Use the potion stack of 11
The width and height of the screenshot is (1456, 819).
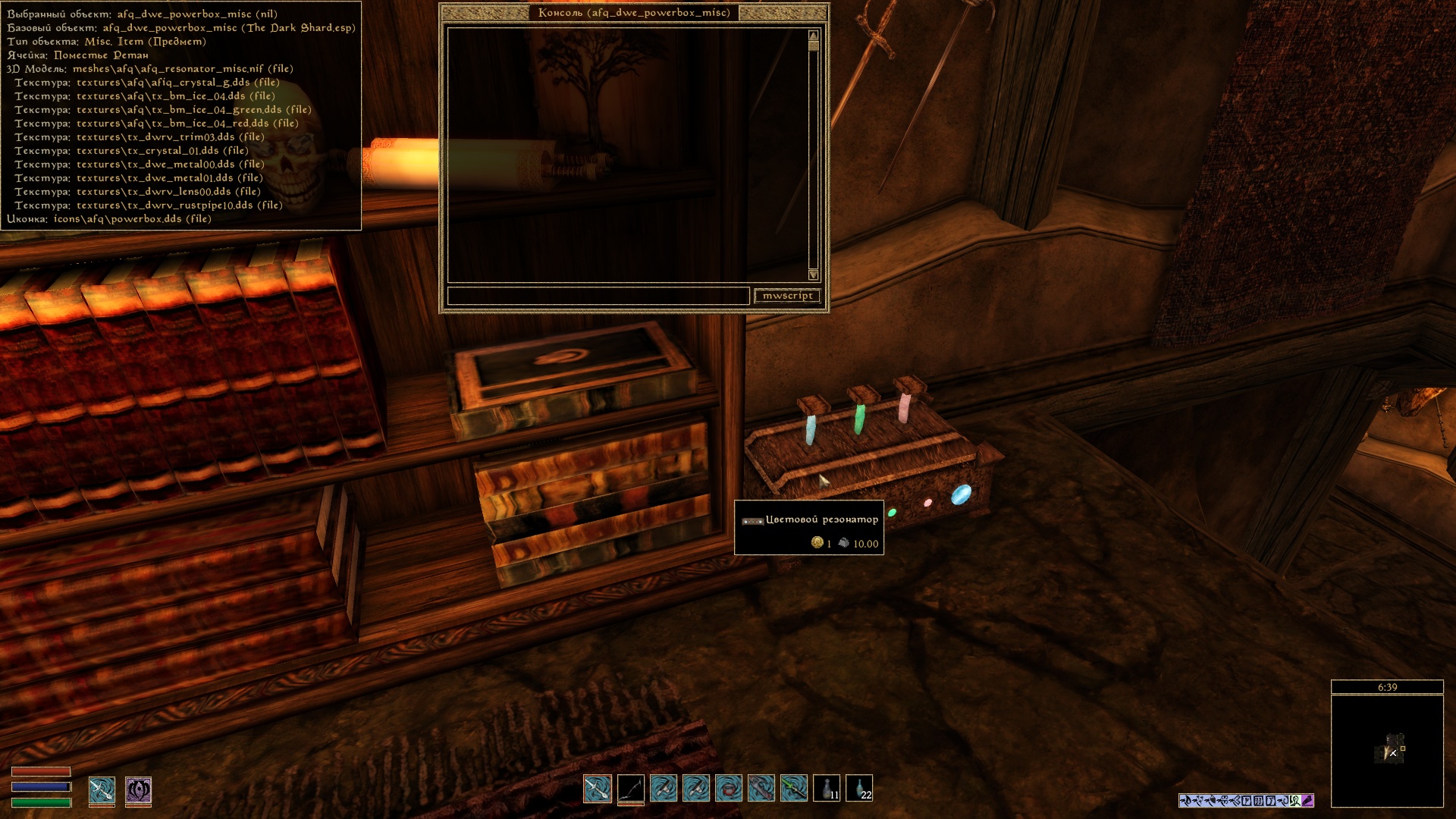click(x=827, y=789)
